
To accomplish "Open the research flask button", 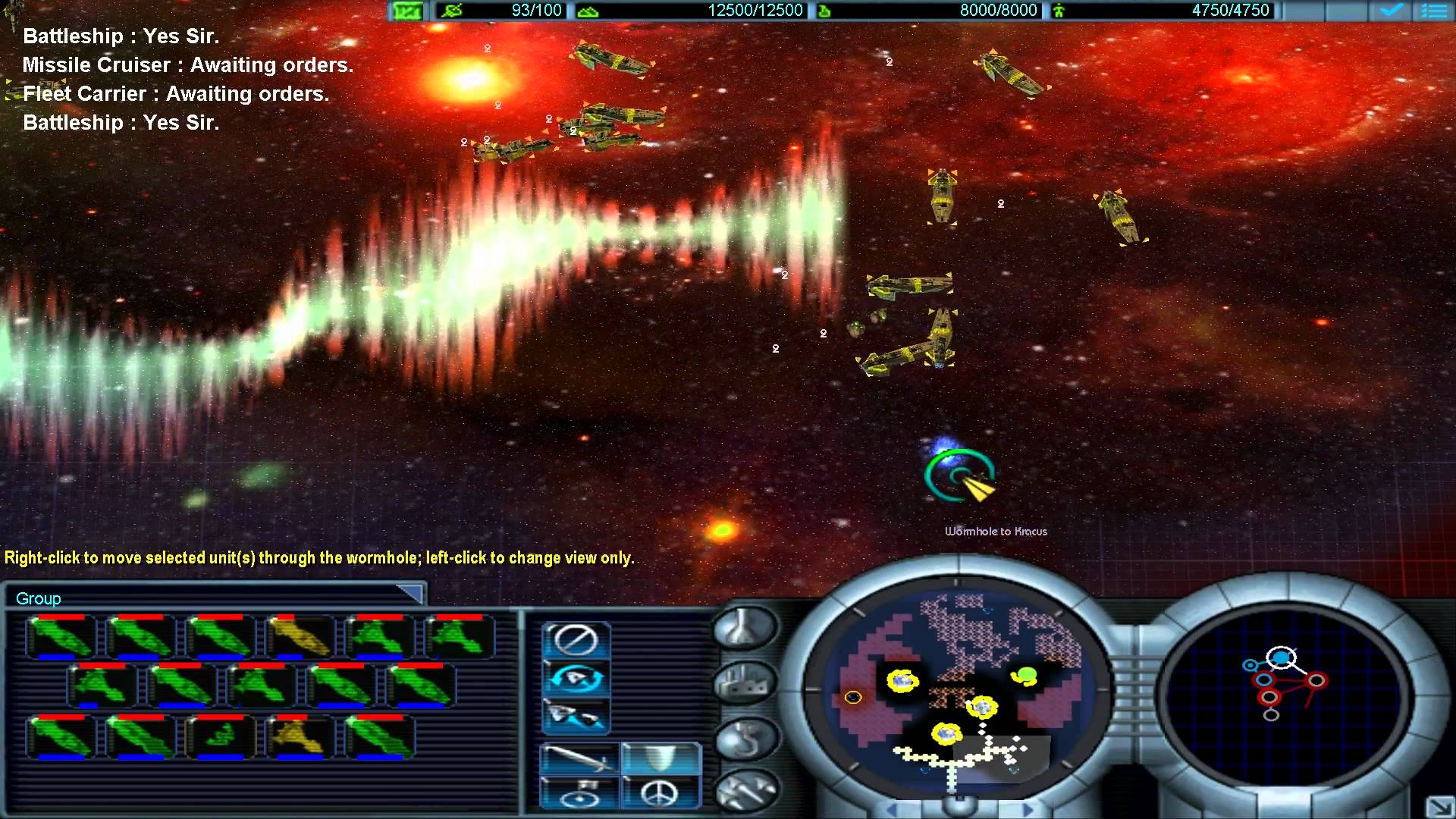I will (745, 628).
